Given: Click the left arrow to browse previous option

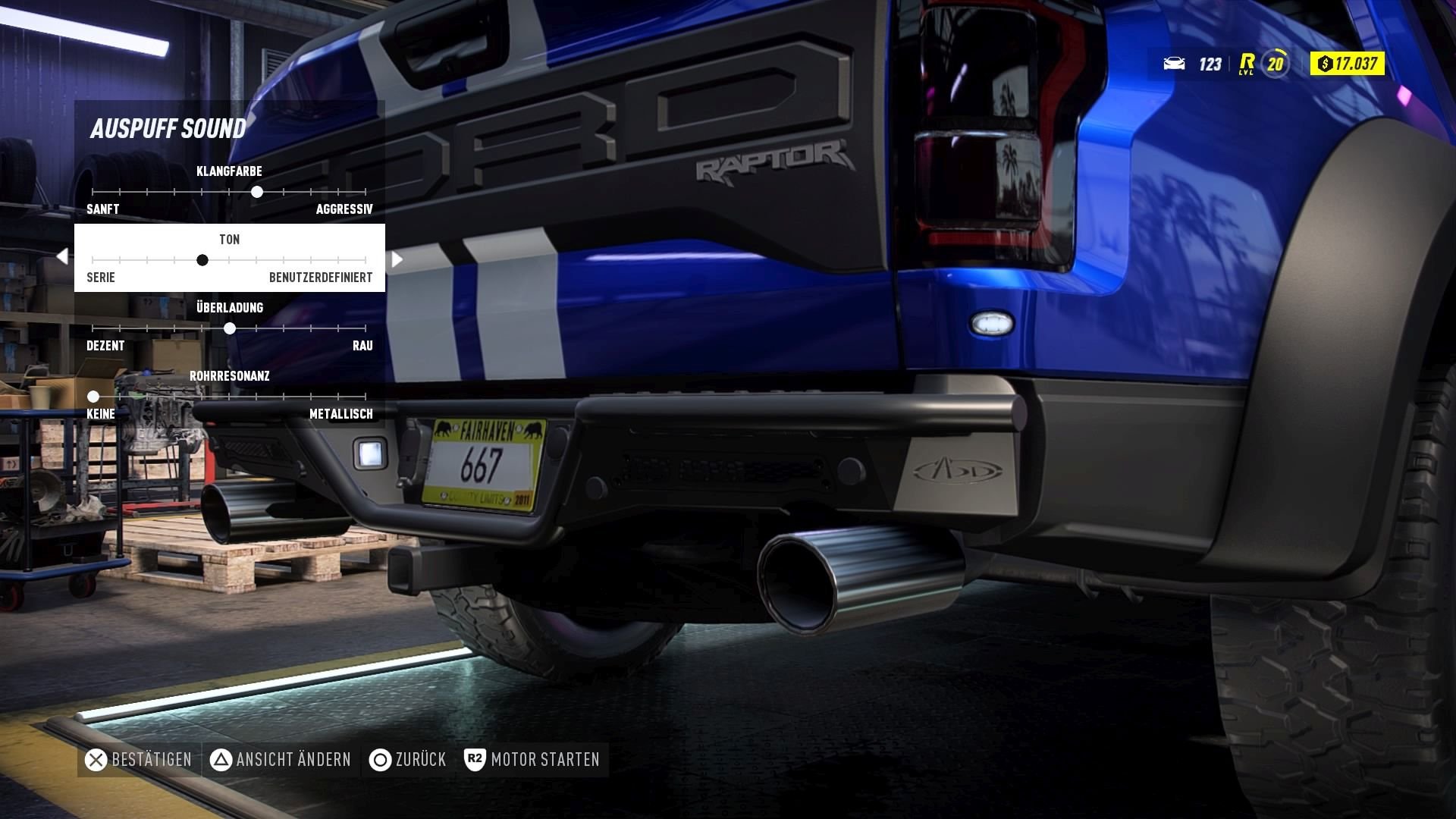Looking at the screenshot, I should [x=61, y=256].
